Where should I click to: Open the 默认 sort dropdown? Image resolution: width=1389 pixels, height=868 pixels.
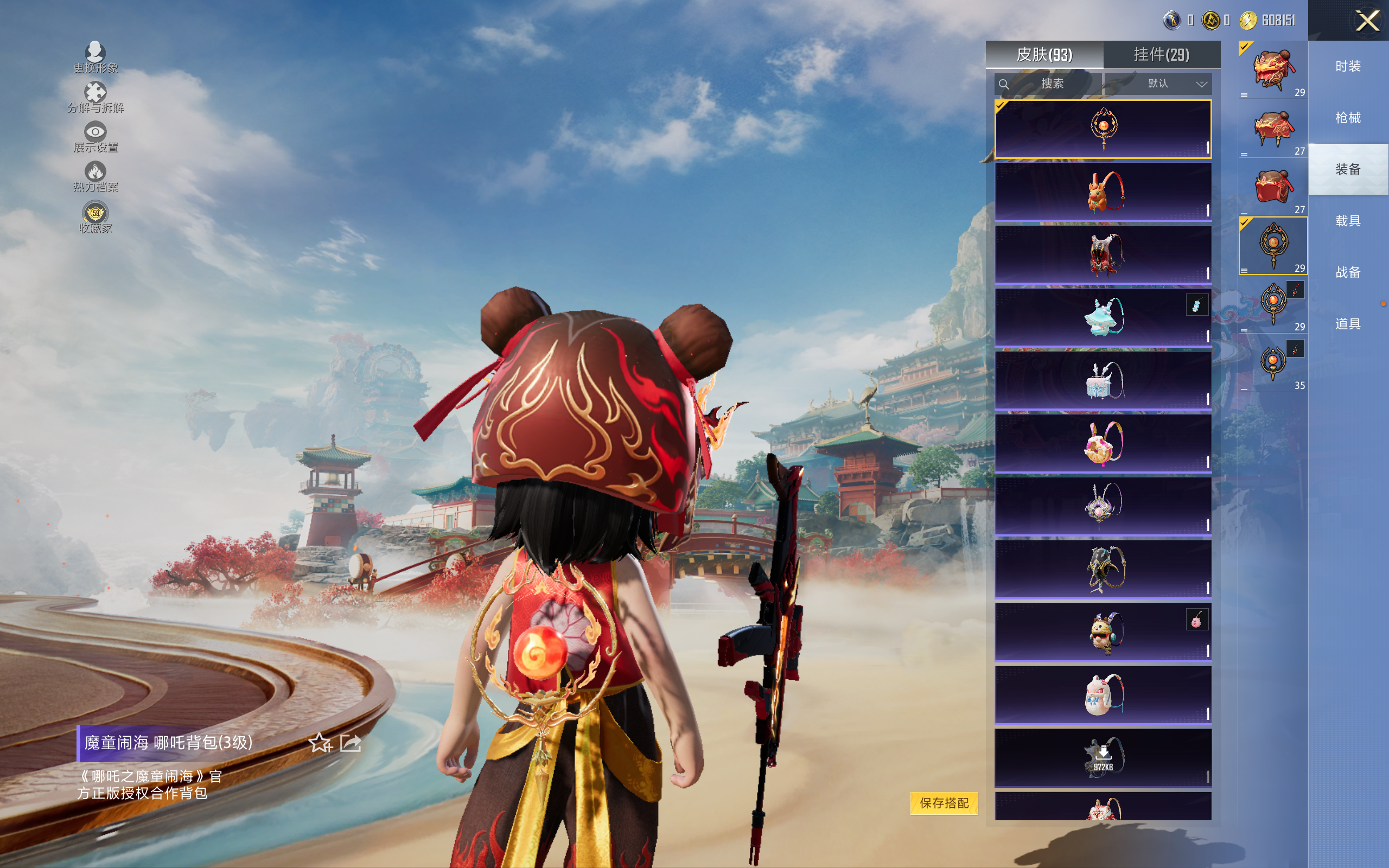click(1165, 84)
